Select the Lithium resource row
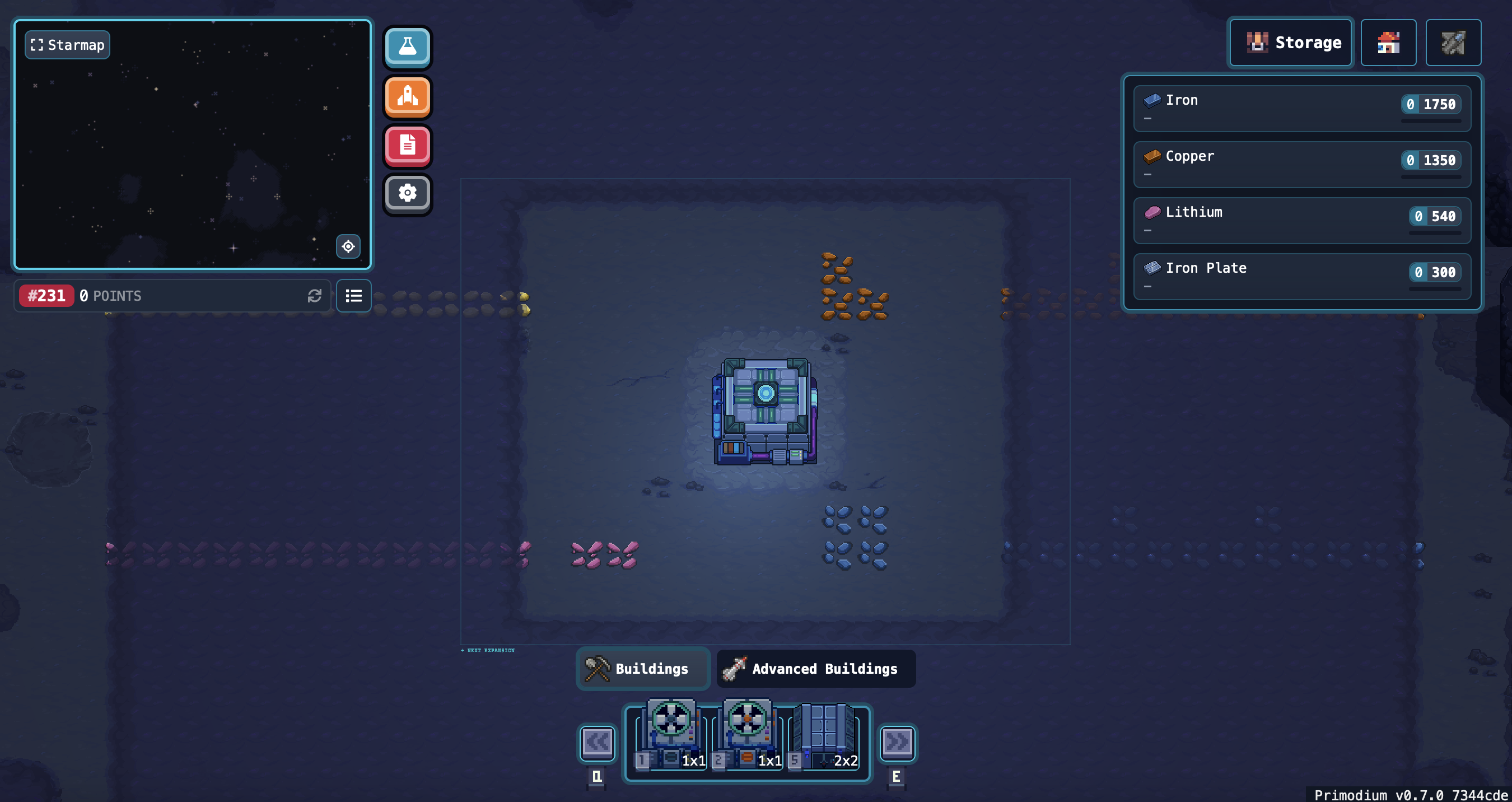The height and width of the screenshot is (802, 1512). coord(1301,220)
